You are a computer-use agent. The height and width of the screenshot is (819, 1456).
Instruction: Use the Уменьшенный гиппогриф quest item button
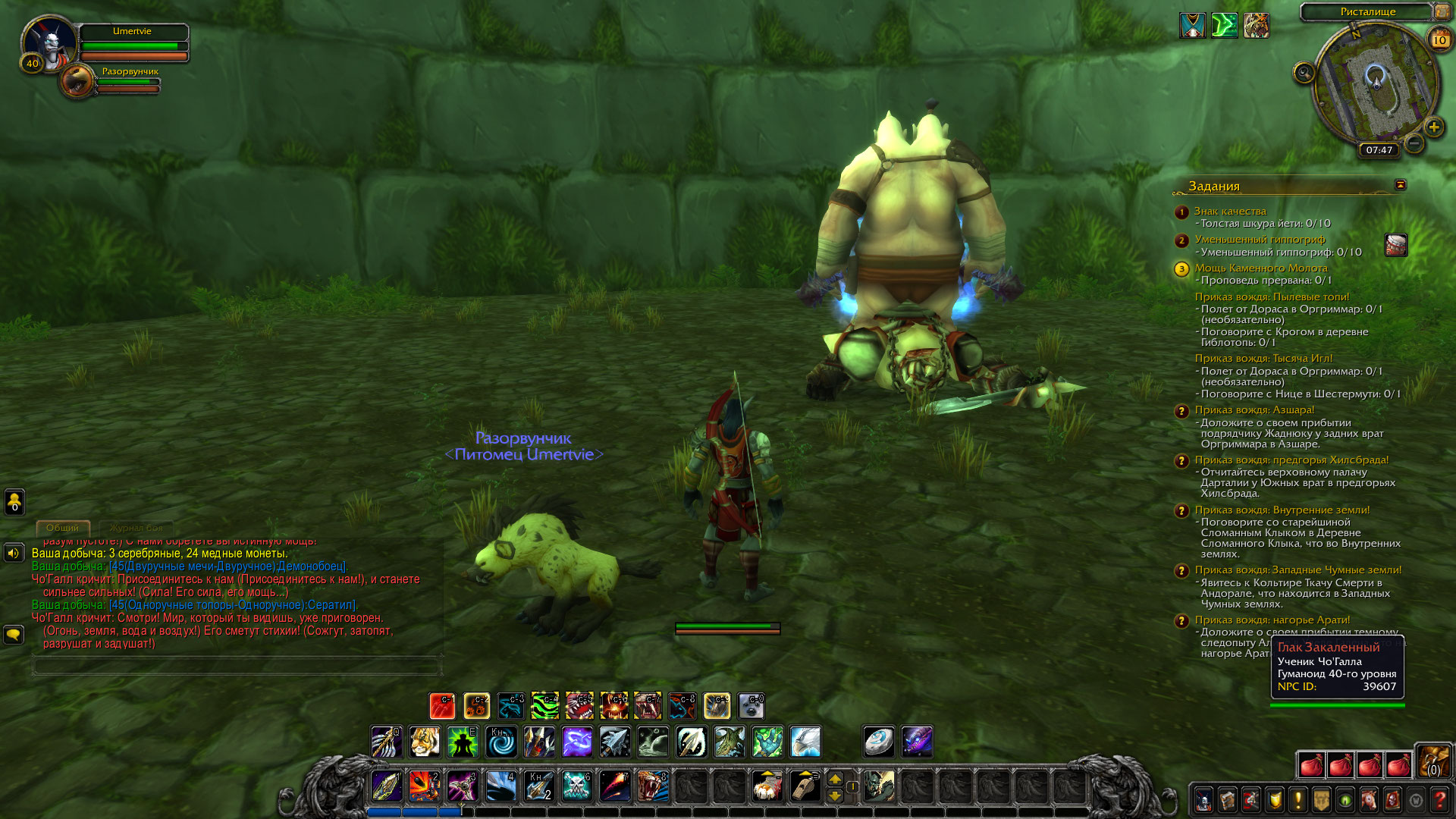pyautogui.click(x=1395, y=245)
